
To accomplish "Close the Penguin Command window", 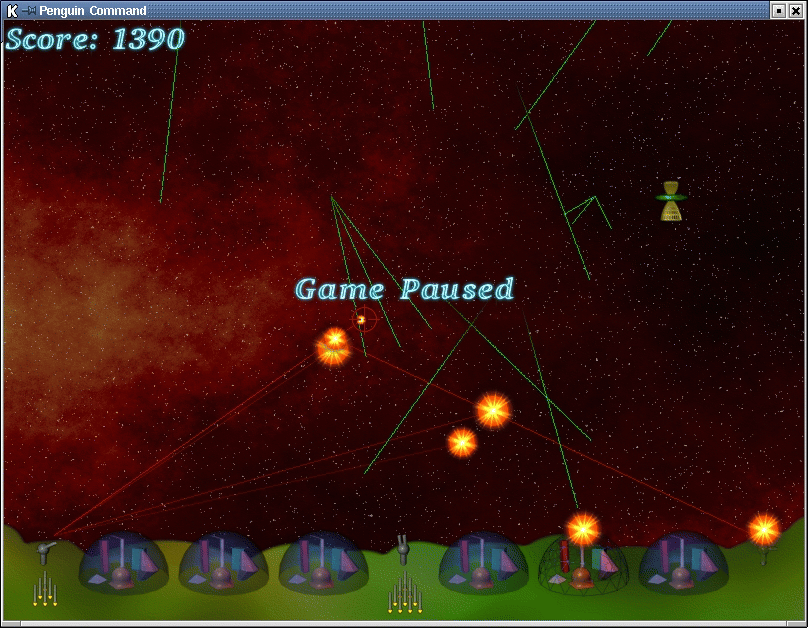I will pos(796,10).
